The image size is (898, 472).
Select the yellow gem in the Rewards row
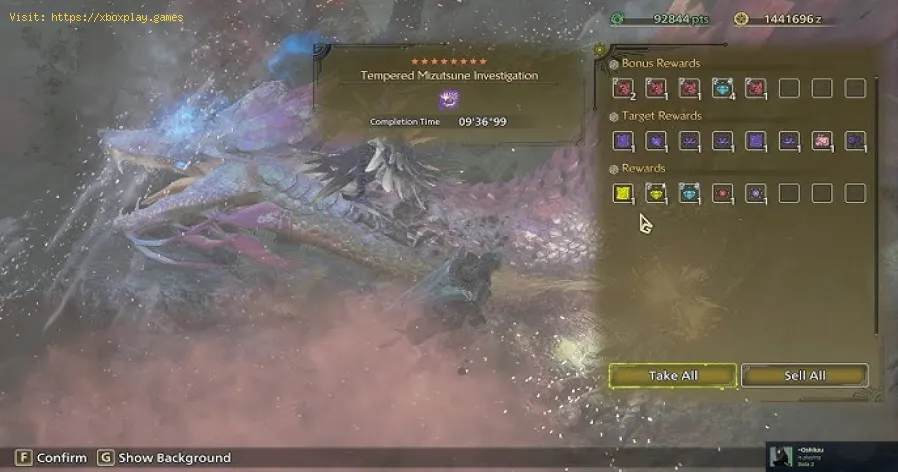click(x=655, y=193)
